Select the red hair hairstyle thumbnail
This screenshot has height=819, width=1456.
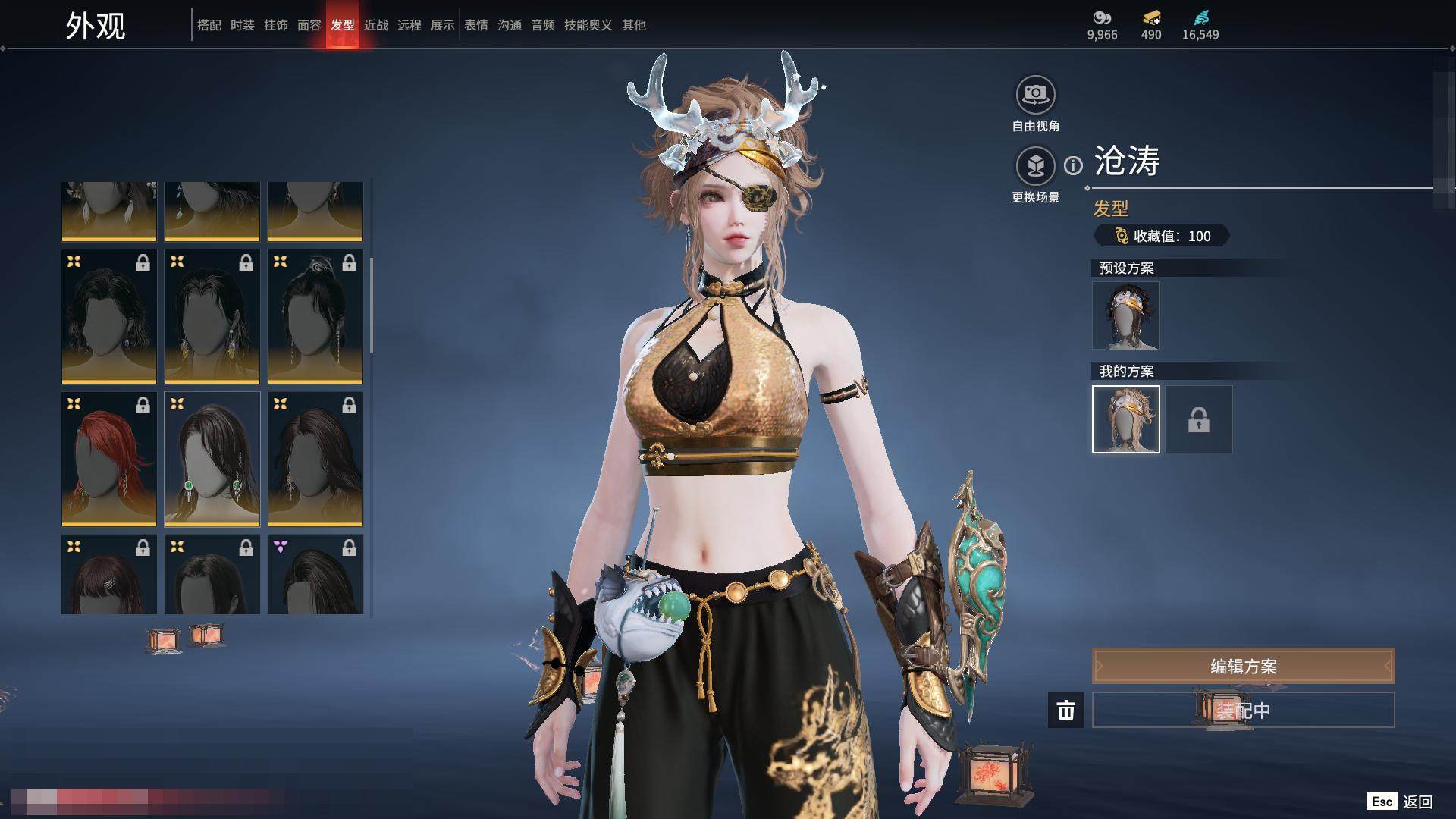pos(109,459)
